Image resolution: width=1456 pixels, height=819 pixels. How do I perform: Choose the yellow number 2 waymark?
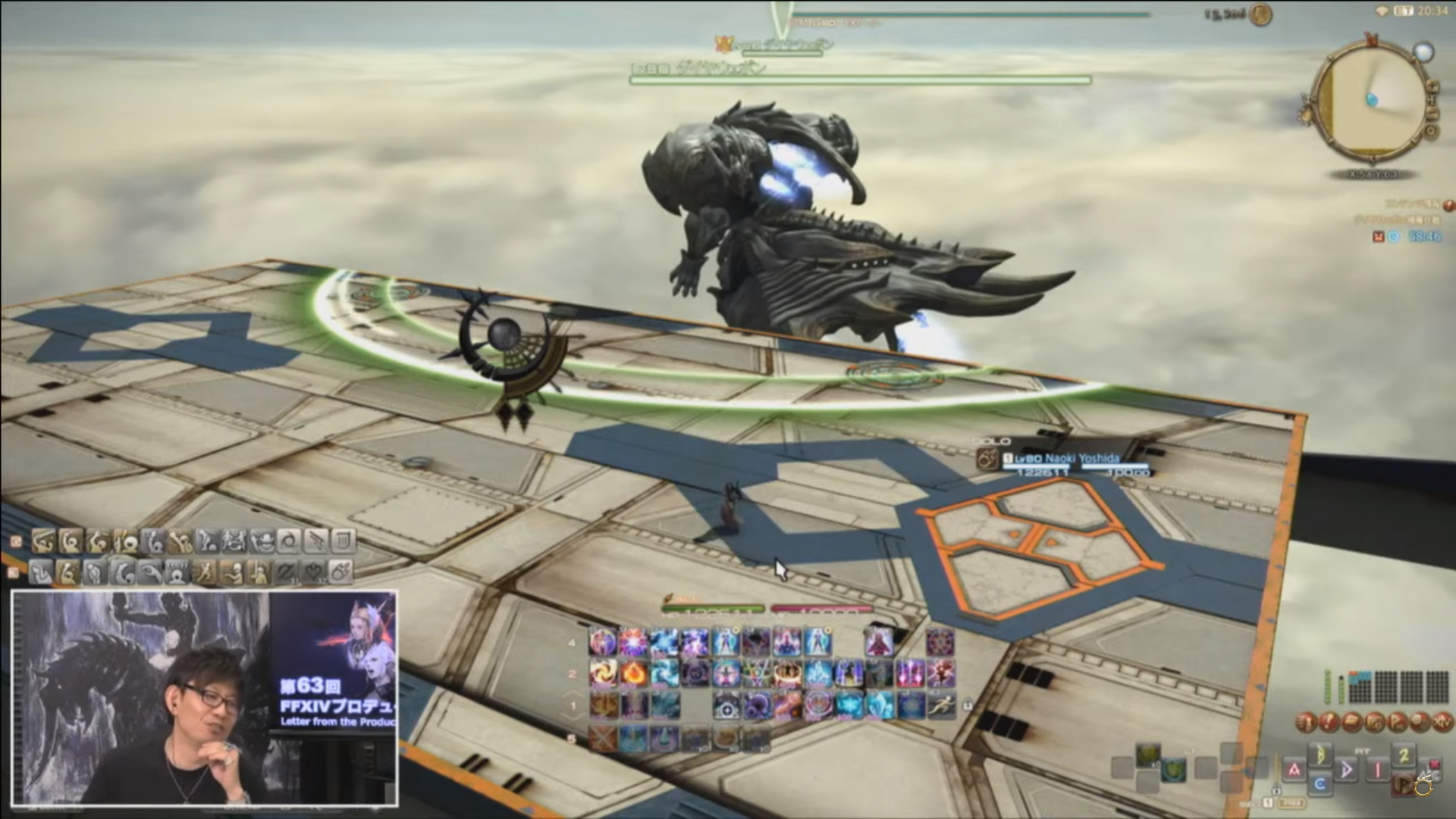(1404, 756)
